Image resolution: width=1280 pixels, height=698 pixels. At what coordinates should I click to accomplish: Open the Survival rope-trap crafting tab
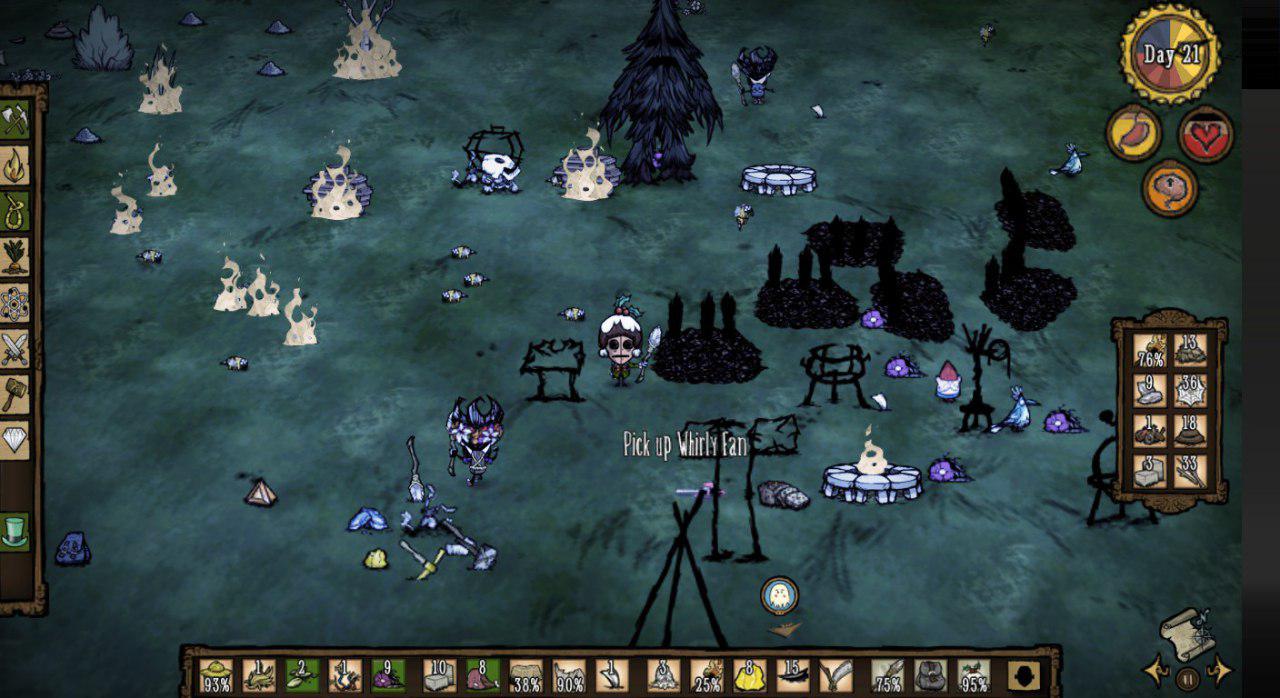click(15, 211)
